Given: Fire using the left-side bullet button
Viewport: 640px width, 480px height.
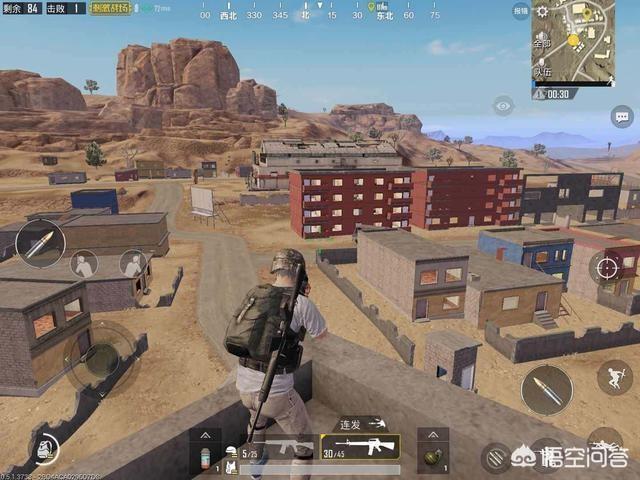Looking at the screenshot, I should [40, 243].
